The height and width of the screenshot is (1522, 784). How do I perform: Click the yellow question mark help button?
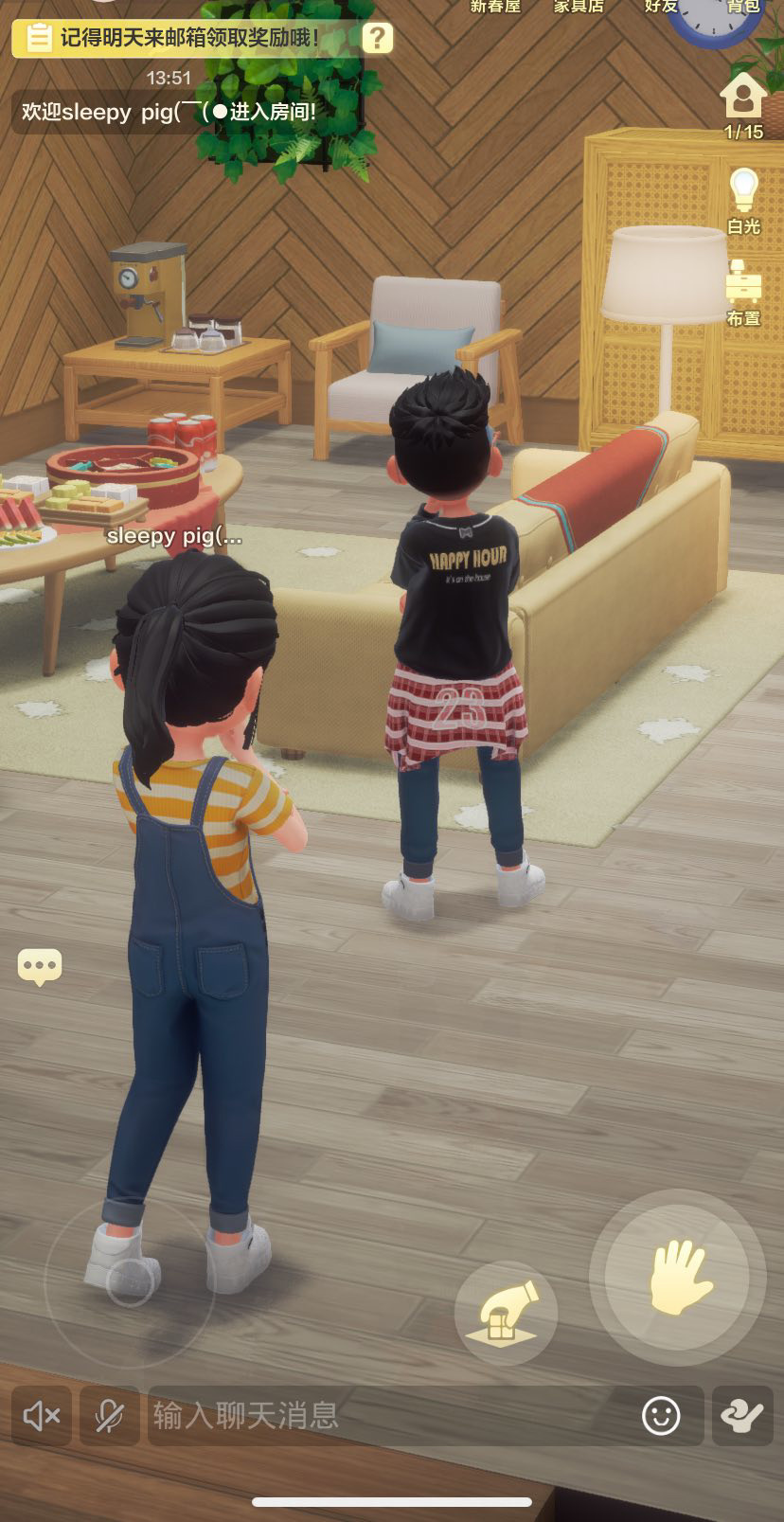tap(377, 38)
